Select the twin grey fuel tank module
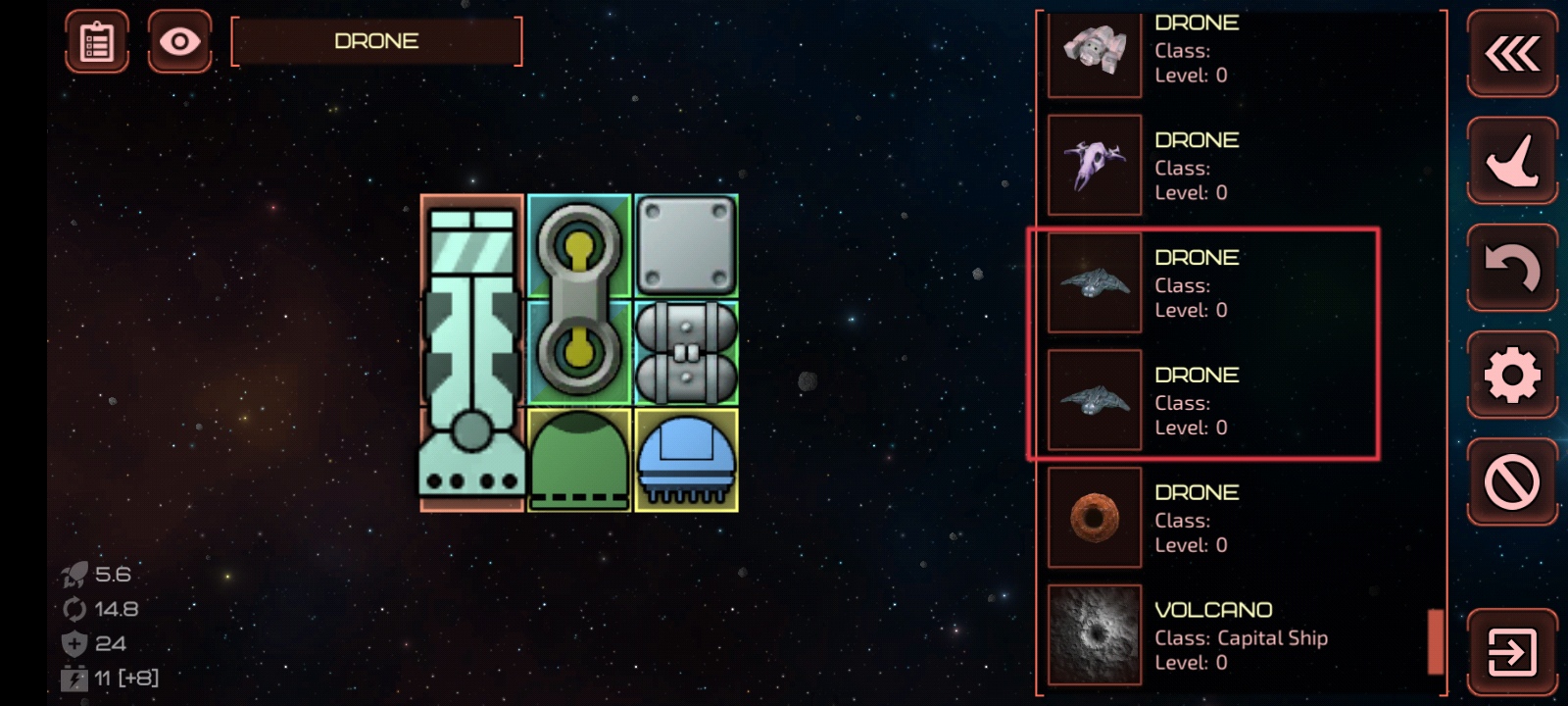Viewport: 1568px width, 706px height. (x=686, y=353)
